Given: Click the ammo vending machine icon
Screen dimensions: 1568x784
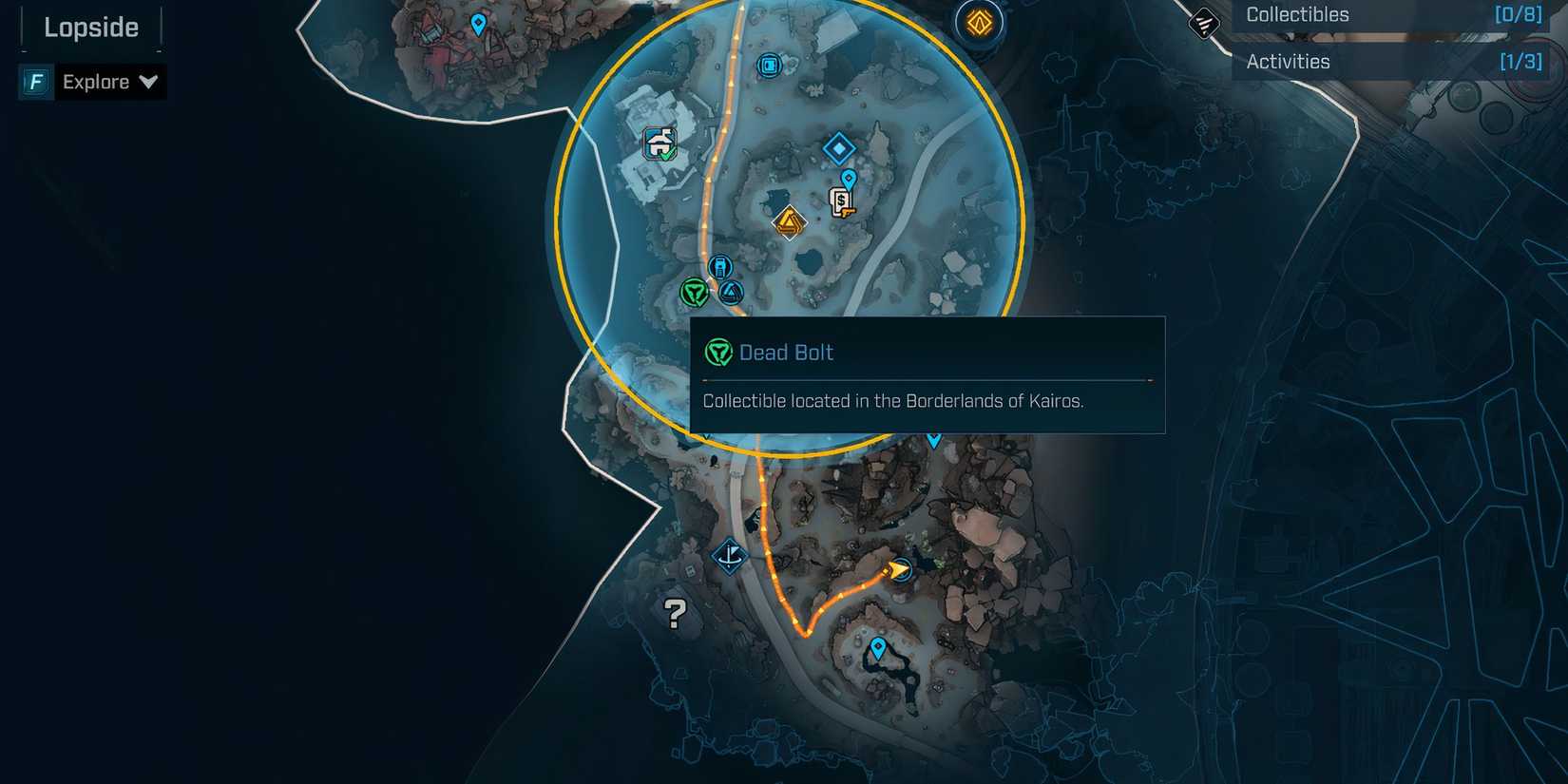Looking at the screenshot, I should pos(720,268).
